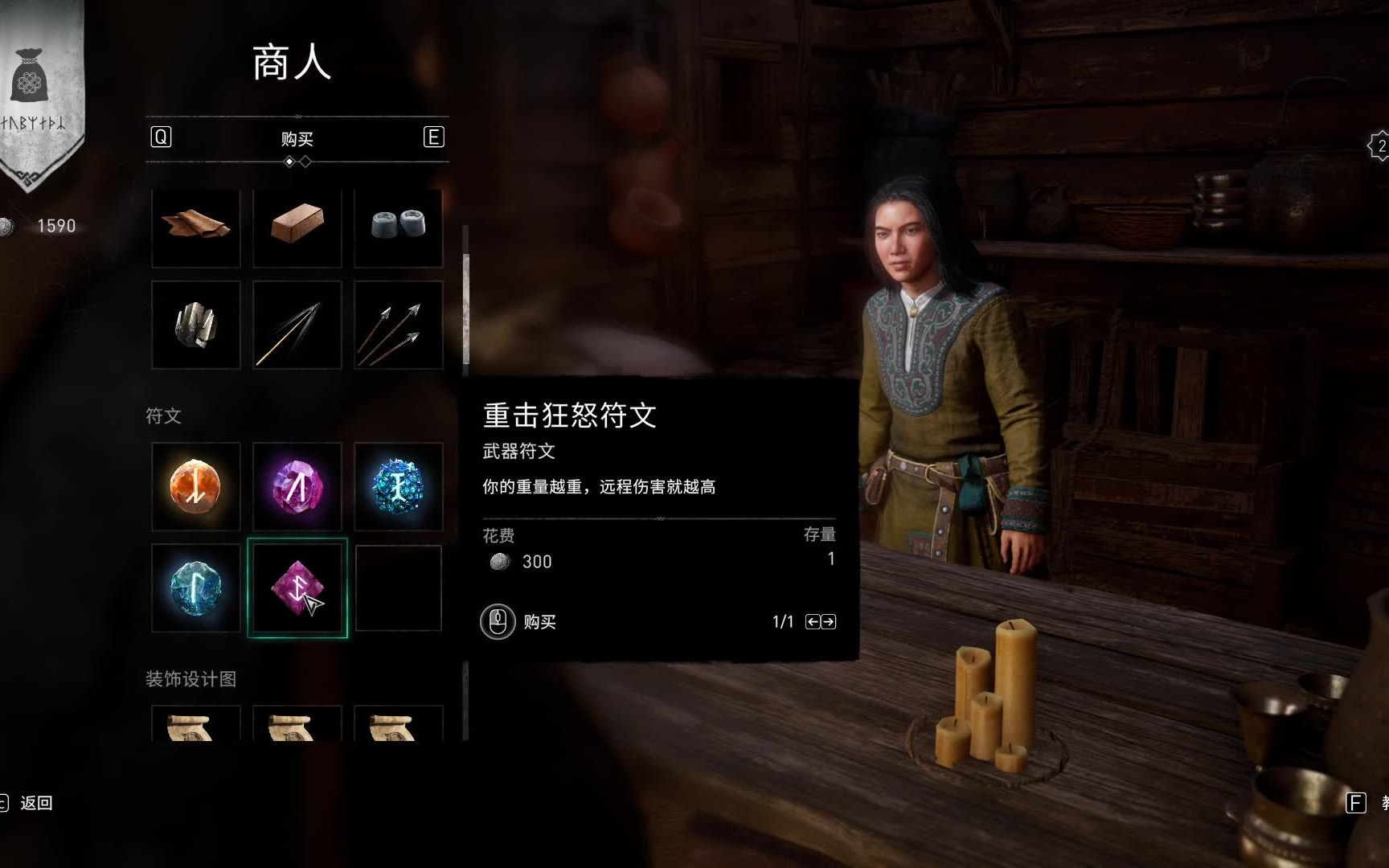Viewport: 1389px width, 868px height.
Task: Switch to the 购买 tab under 商人
Action: pos(297,139)
